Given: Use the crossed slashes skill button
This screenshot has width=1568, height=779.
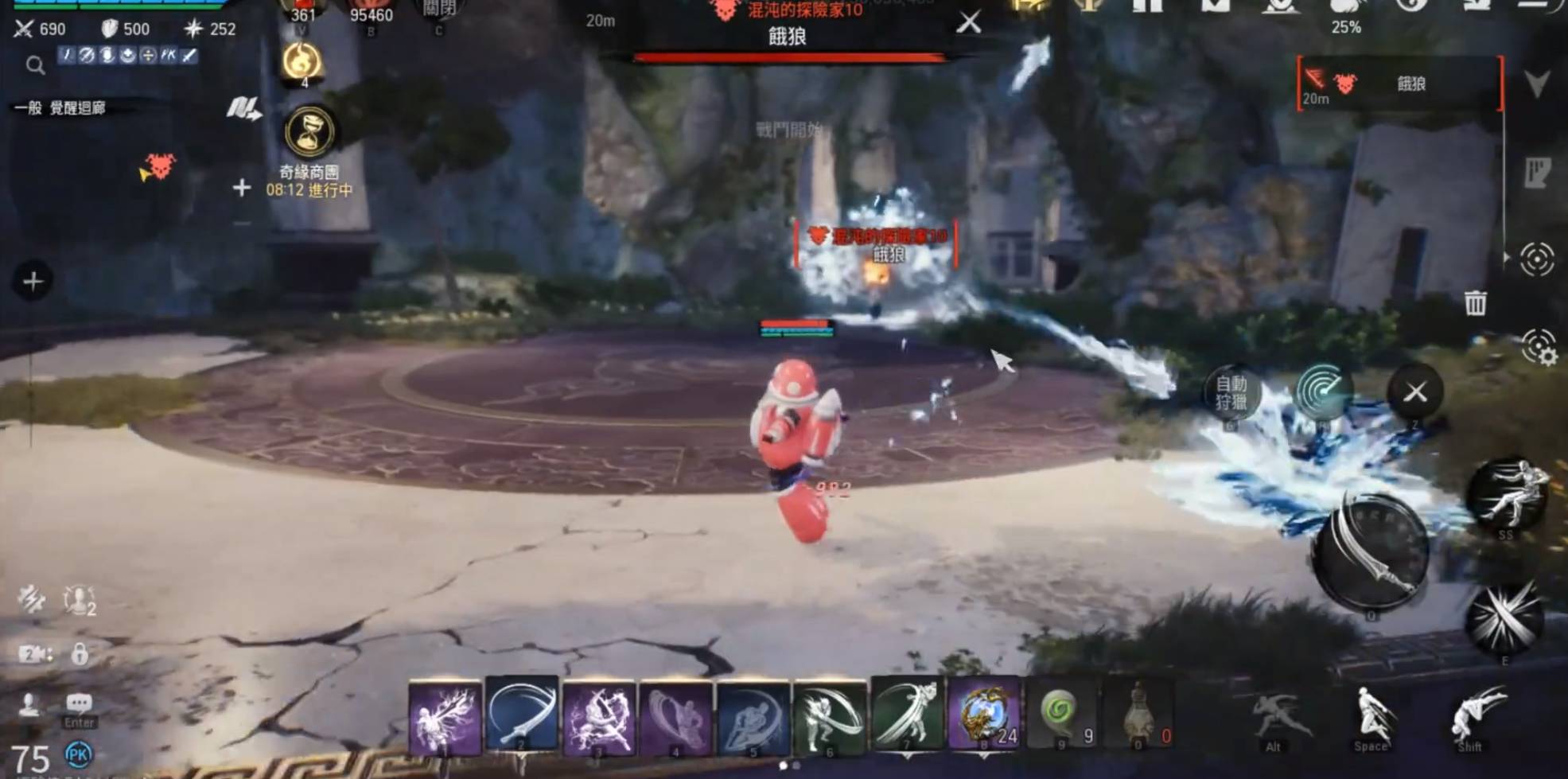Looking at the screenshot, I should pyautogui.click(x=1504, y=618).
